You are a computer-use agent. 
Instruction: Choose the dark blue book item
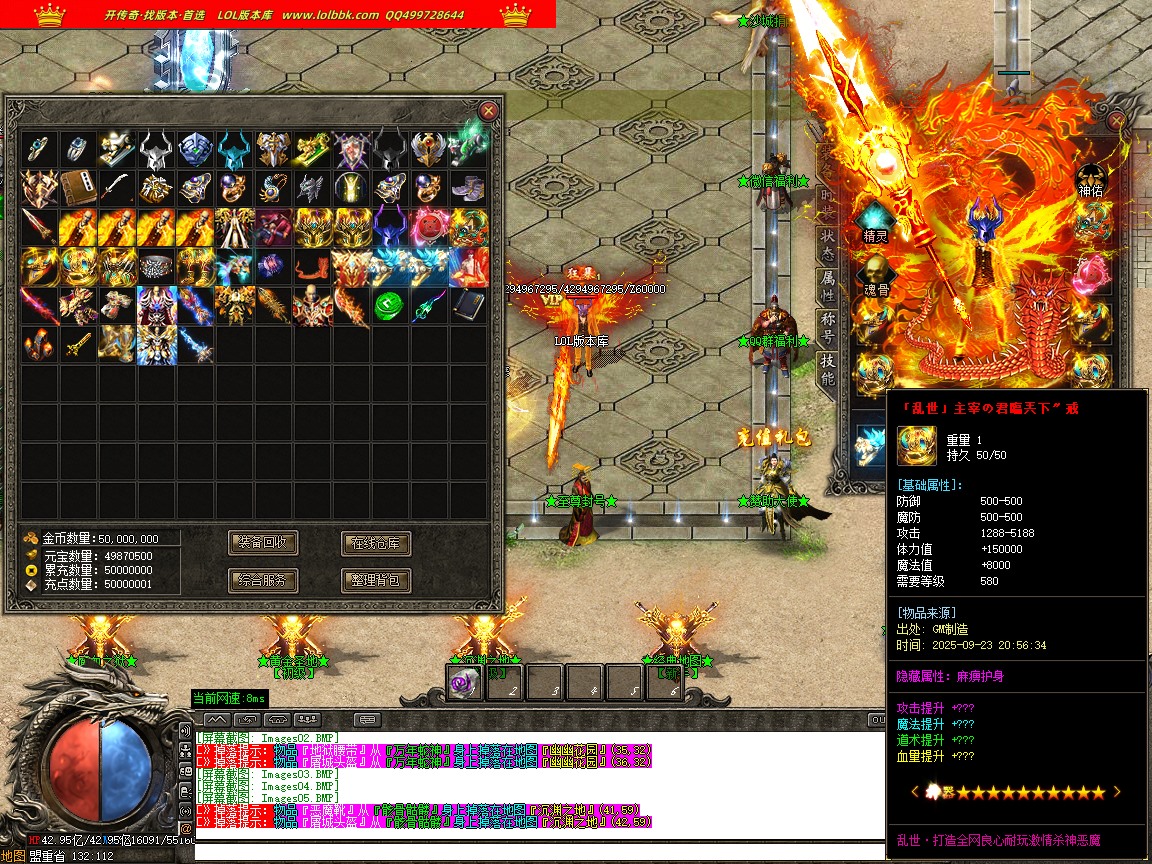pyautogui.click(x=467, y=306)
